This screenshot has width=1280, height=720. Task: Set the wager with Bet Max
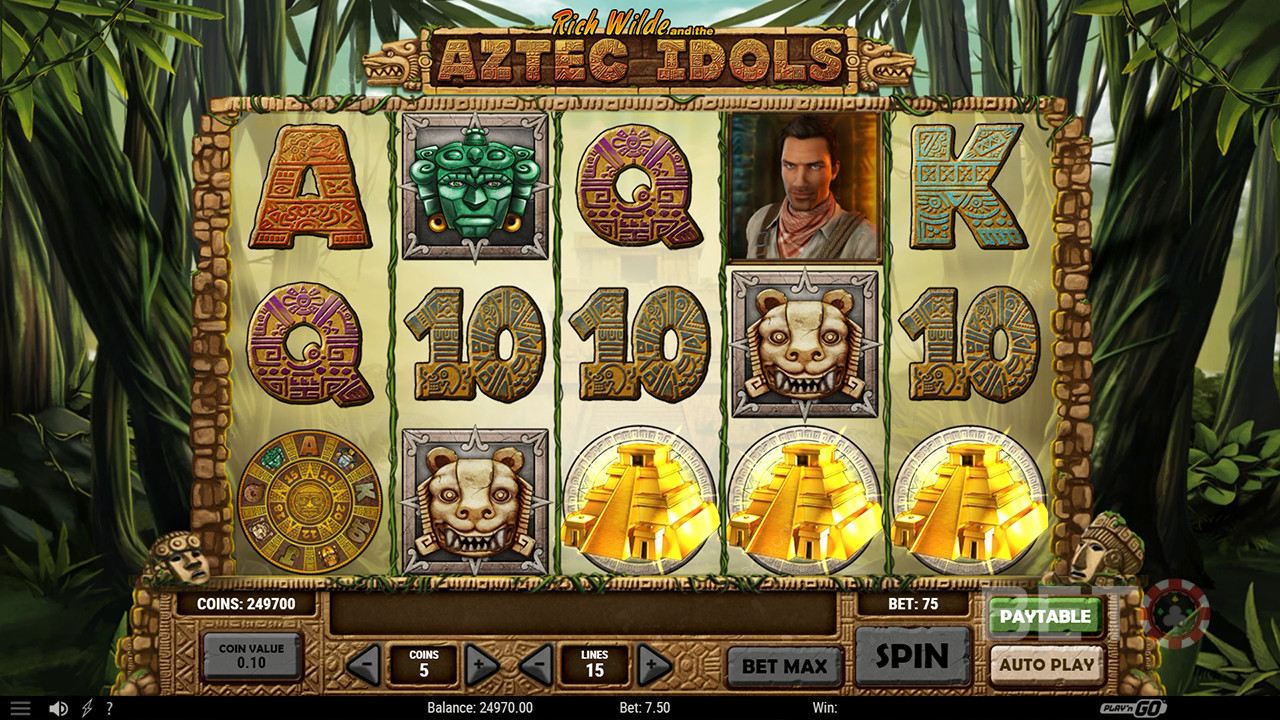click(784, 666)
